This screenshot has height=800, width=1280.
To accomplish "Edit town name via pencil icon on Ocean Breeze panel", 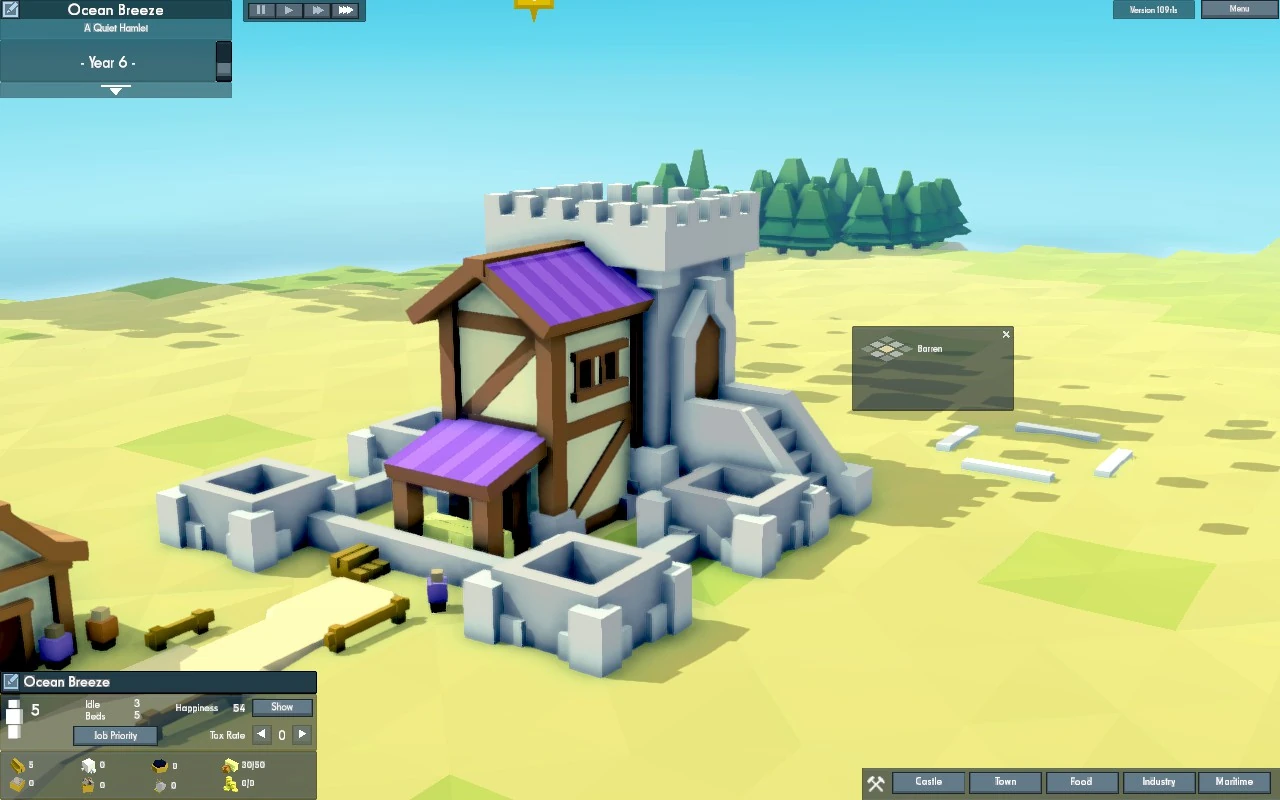I will pos(11,681).
